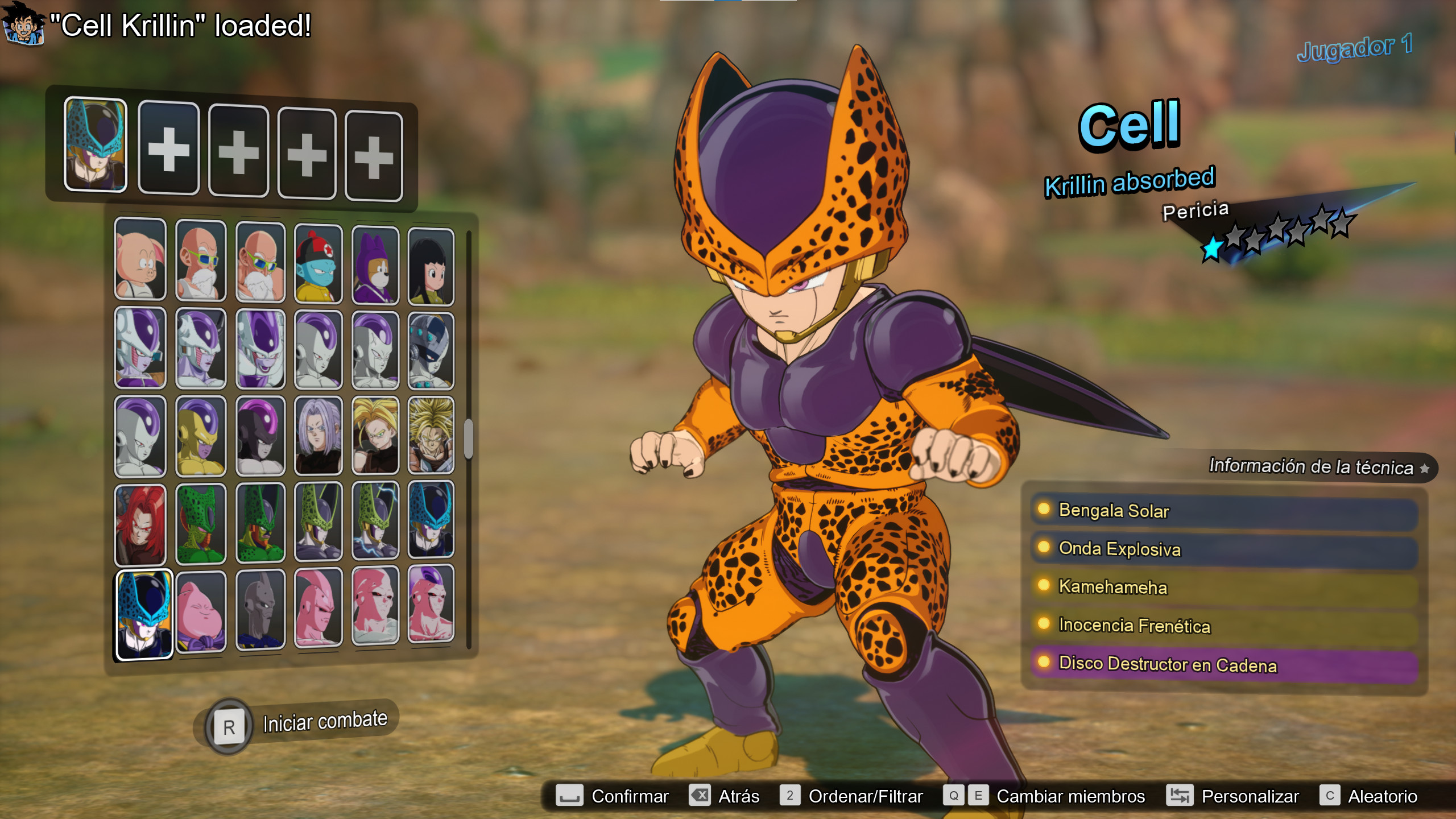Select the Trunks portrait in the roster

click(318, 435)
